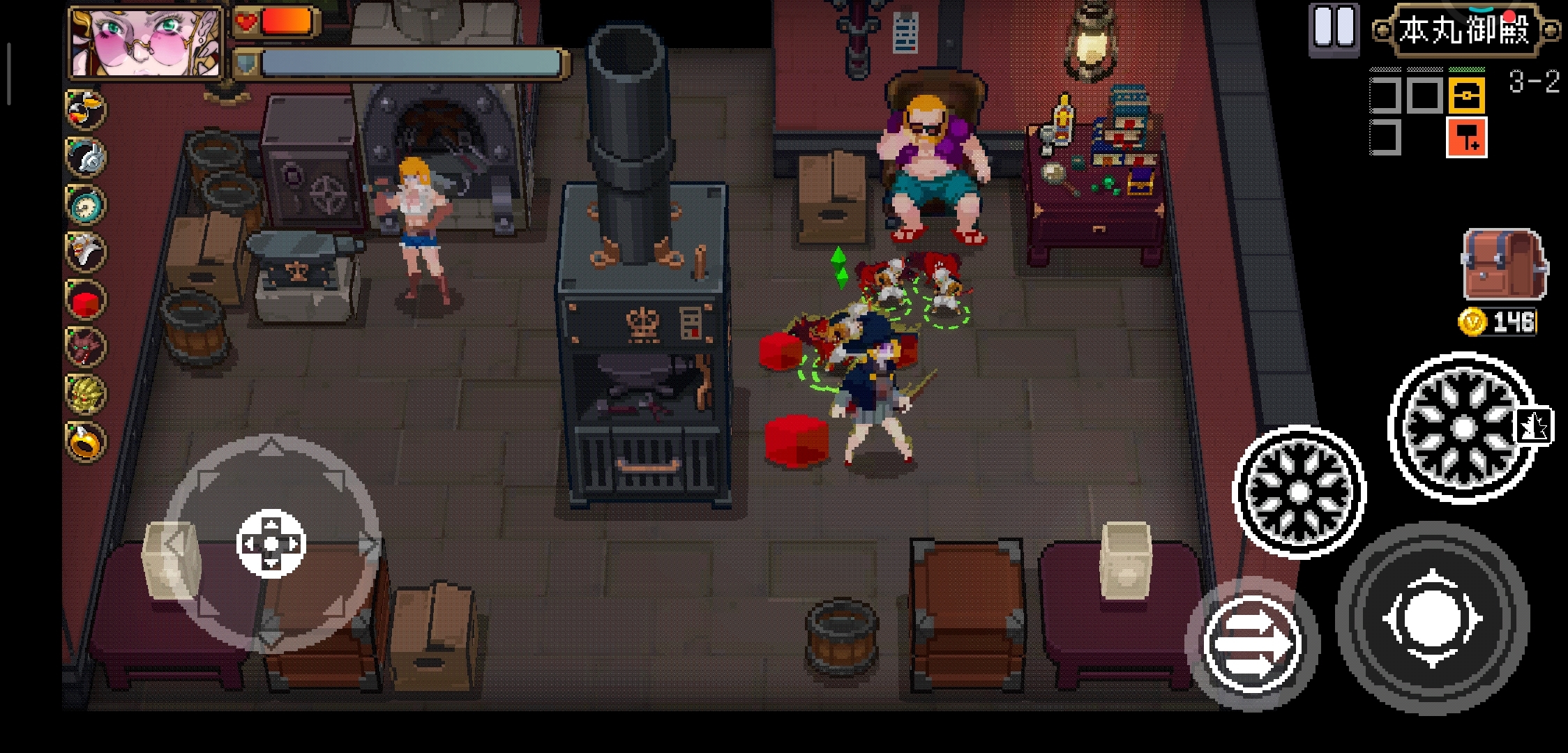Open the backpack inventory
Image resolution: width=1568 pixels, height=753 pixels.
1504,265
